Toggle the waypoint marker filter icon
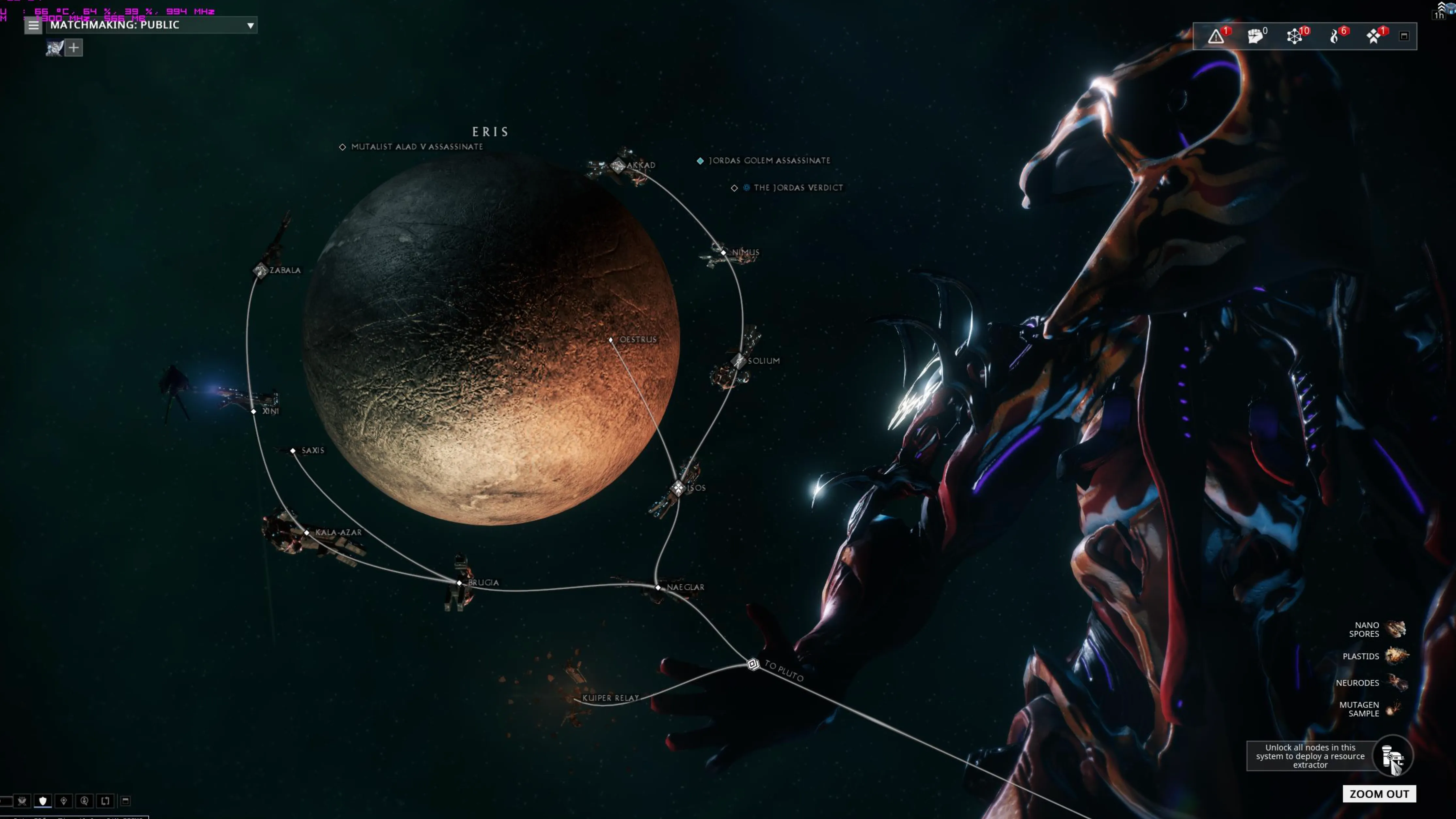 click(63, 801)
